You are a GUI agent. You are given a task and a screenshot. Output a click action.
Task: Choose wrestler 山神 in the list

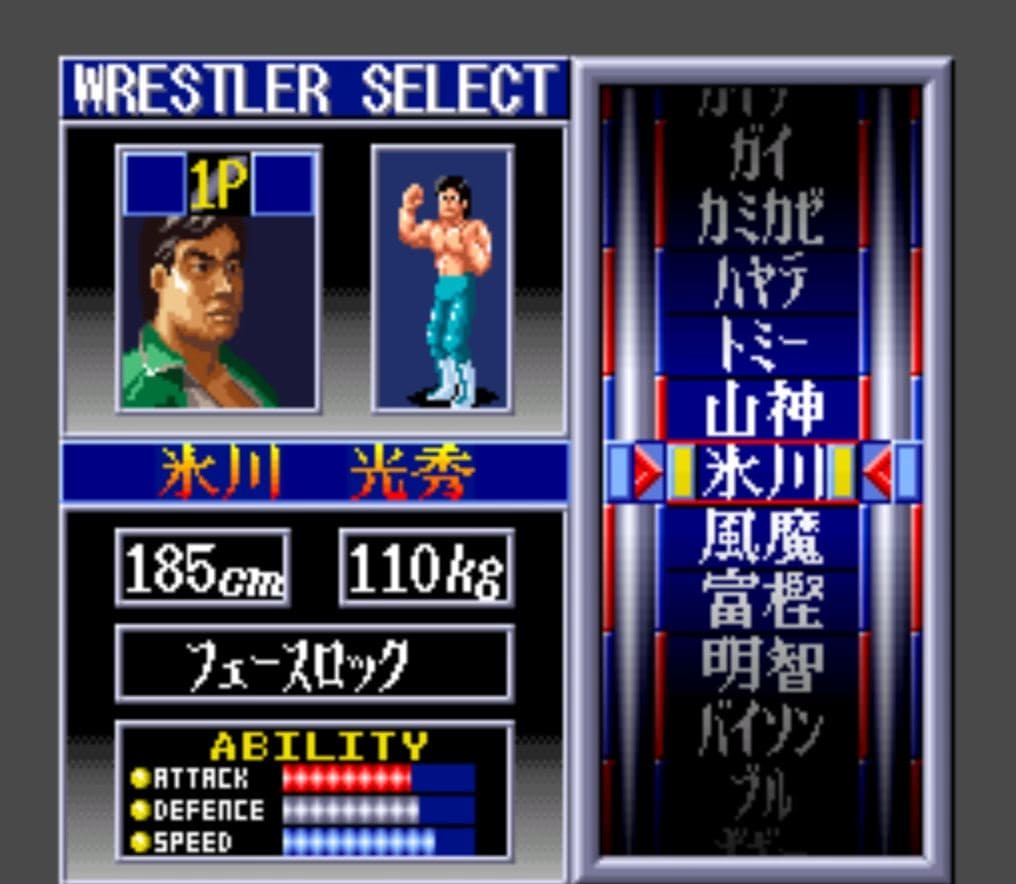point(762,409)
